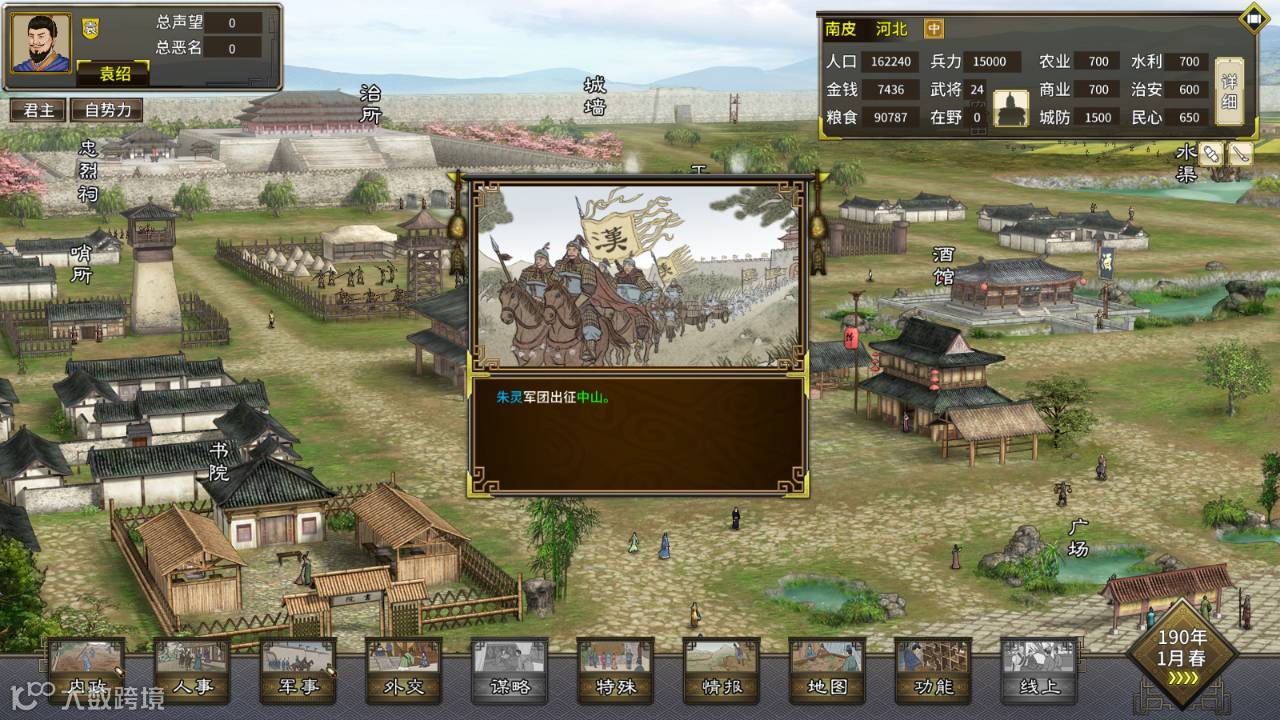Image resolution: width=1280 pixels, height=720 pixels.
Task: Click Yuan Shao's ruler portrait
Action: point(42,42)
